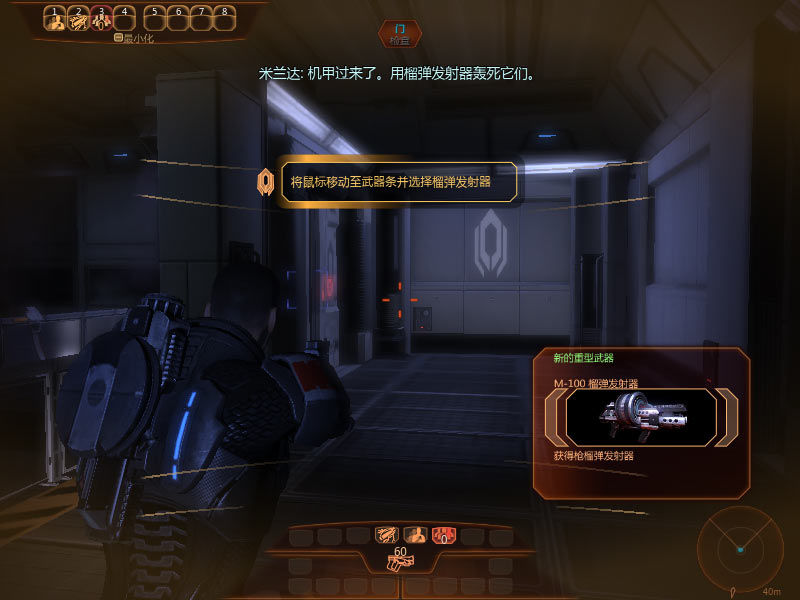Select the red-highlighted quick slot 3

(101, 18)
